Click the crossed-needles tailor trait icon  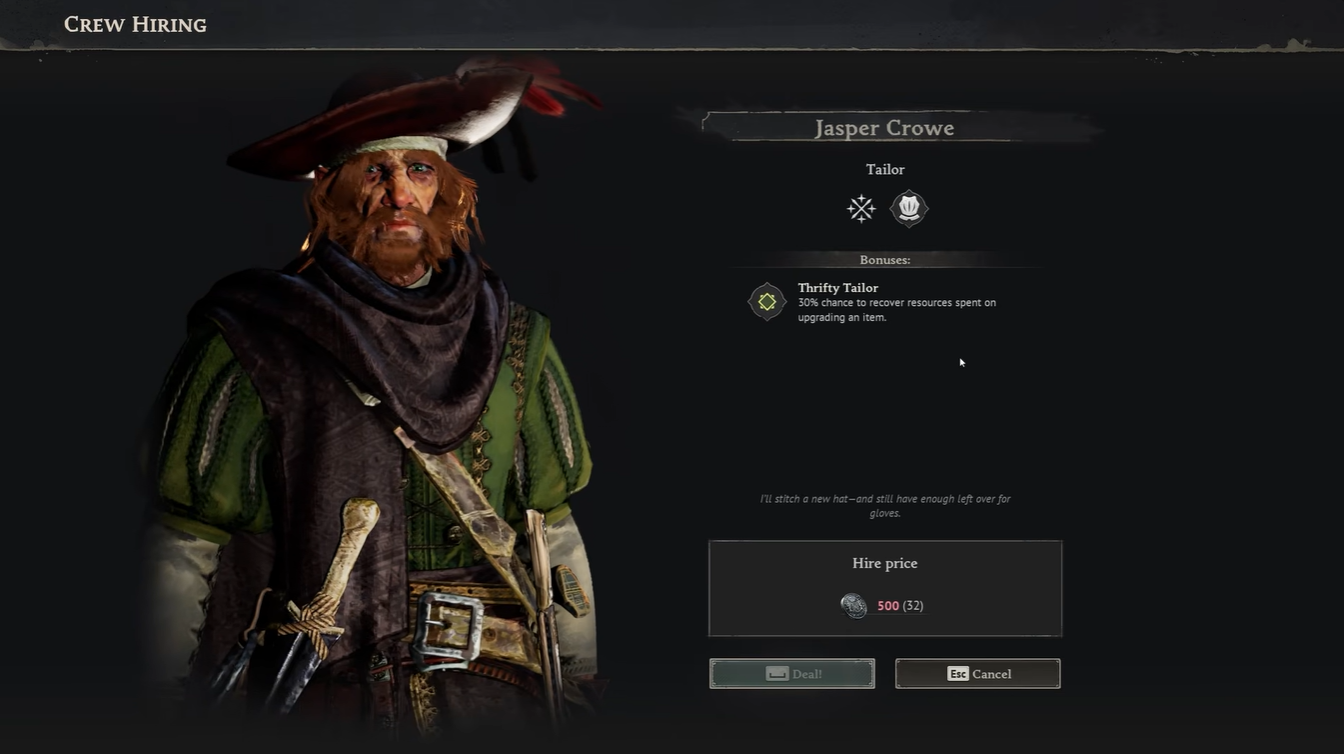pos(861,208)
